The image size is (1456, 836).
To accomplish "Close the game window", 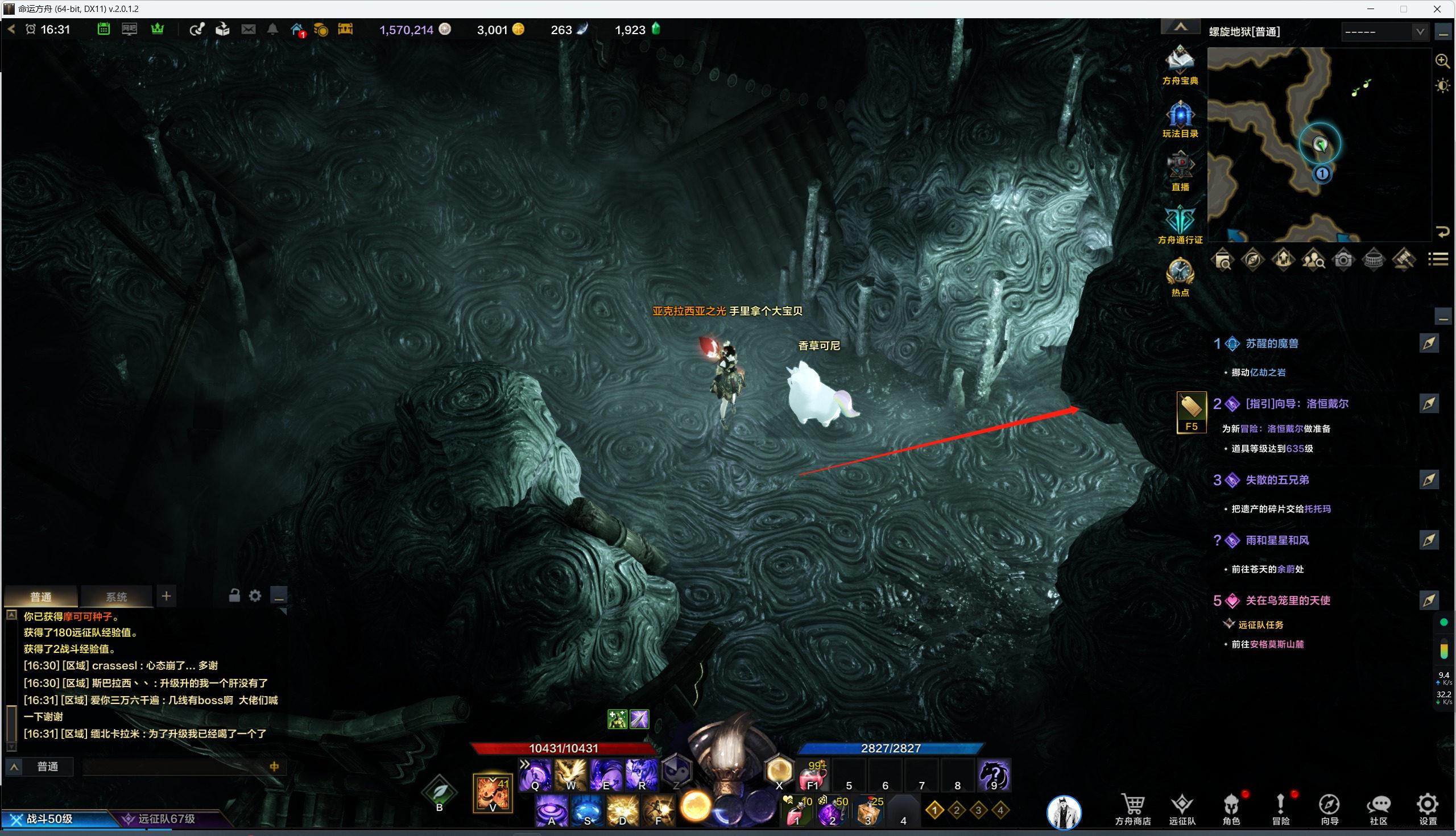I will coord(1438,9).
